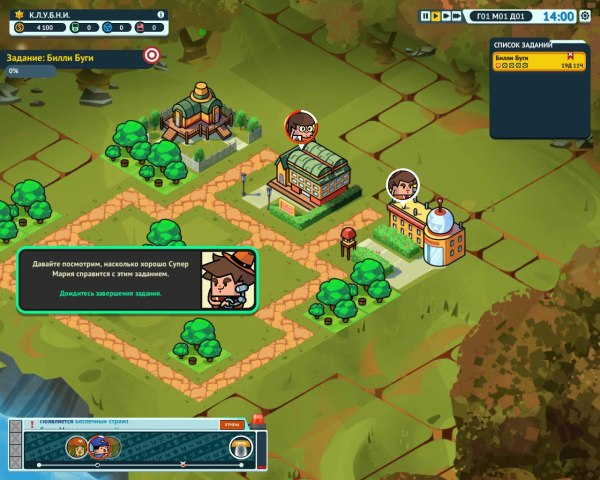The width and height of the screenshot is (600, 480).
Task: Select the Билли Буги mission in the task list
Action: coord(539,61)
